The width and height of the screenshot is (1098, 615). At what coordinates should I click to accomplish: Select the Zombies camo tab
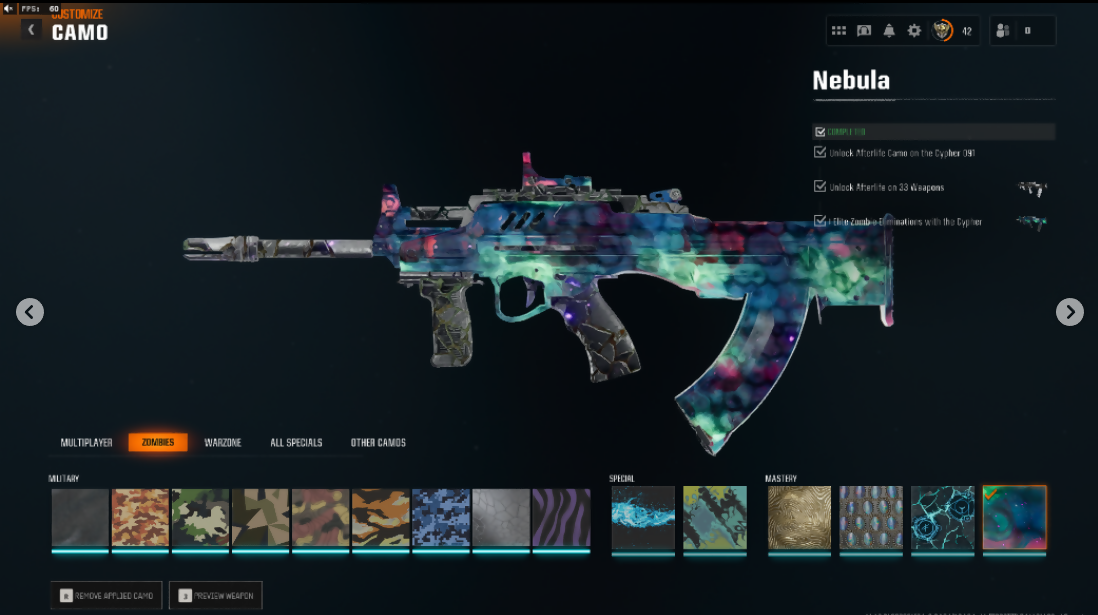[x=158, y=442]
